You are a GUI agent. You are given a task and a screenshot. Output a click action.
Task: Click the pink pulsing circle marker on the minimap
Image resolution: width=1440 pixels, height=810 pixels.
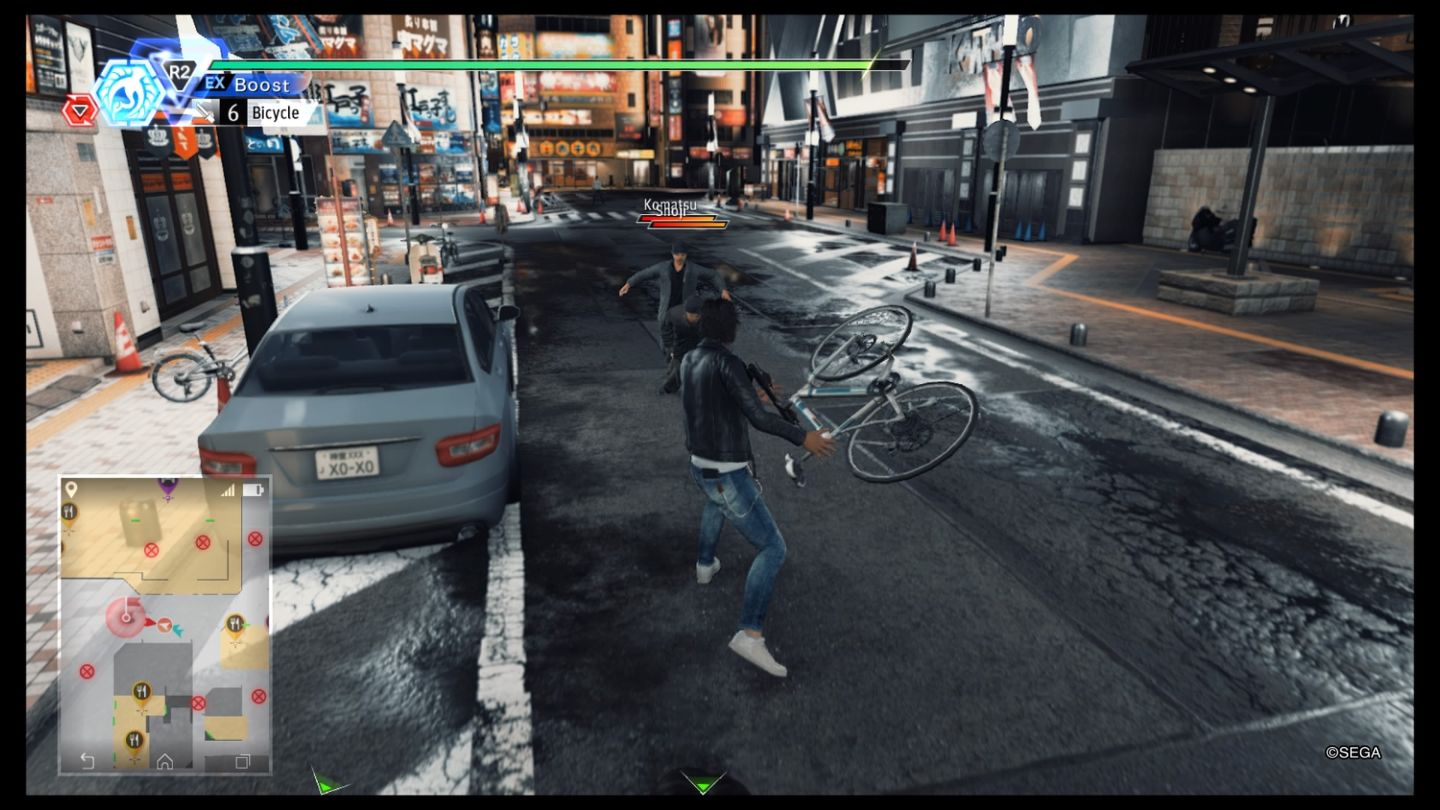coord(125,617)
